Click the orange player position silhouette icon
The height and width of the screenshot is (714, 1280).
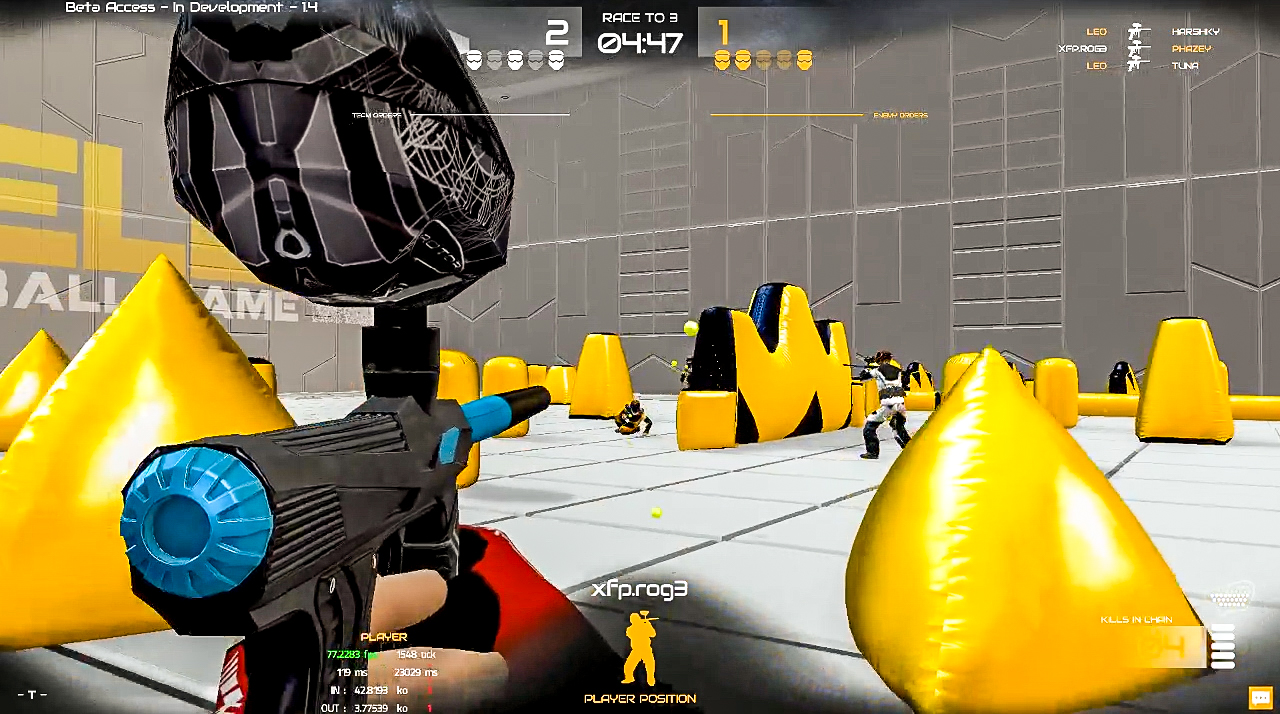(640, 650)
